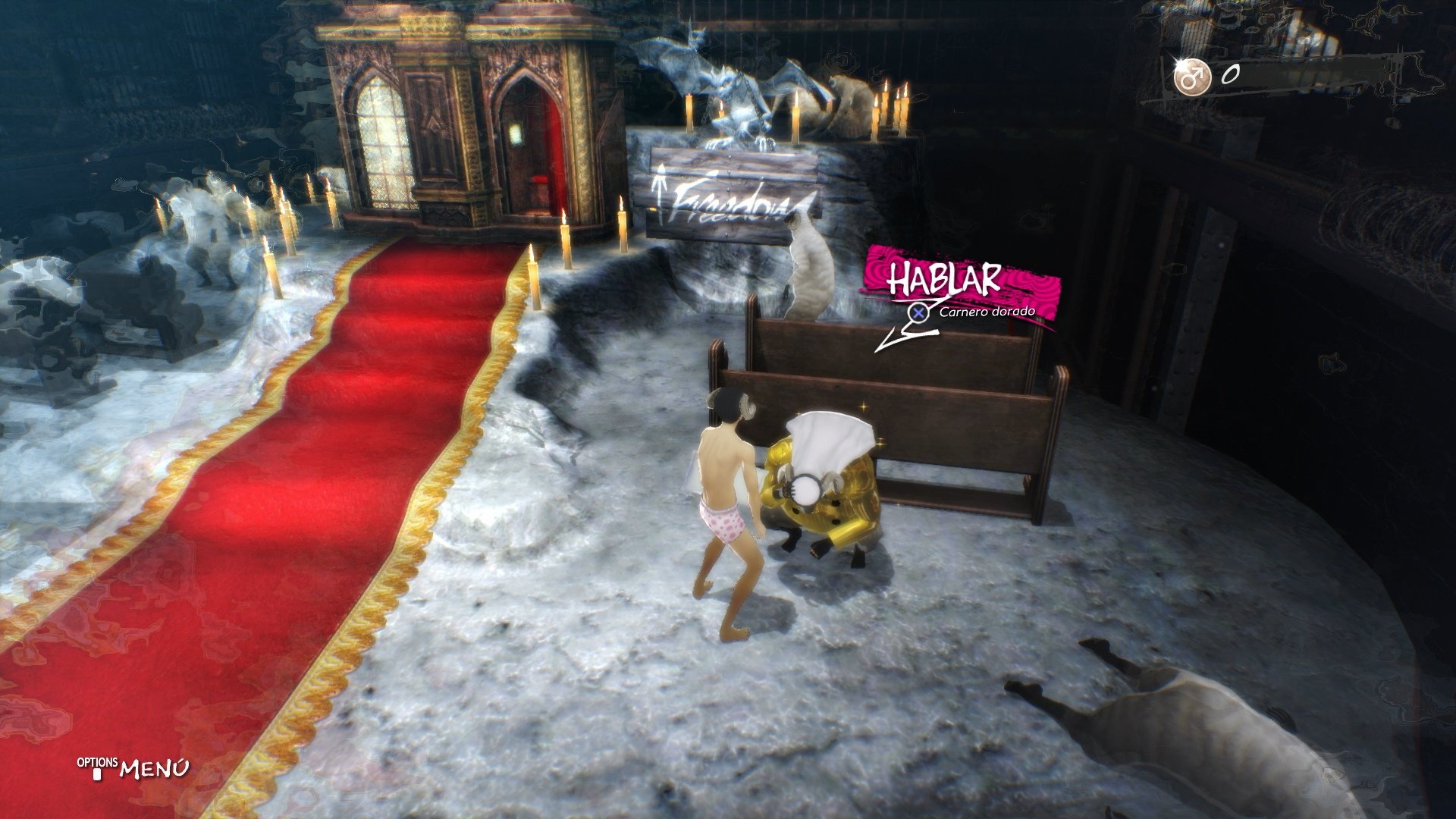This screenshot has width=1456, height=819.
Task: Click the male symbol coin icon
Action: pos(1194,76)
